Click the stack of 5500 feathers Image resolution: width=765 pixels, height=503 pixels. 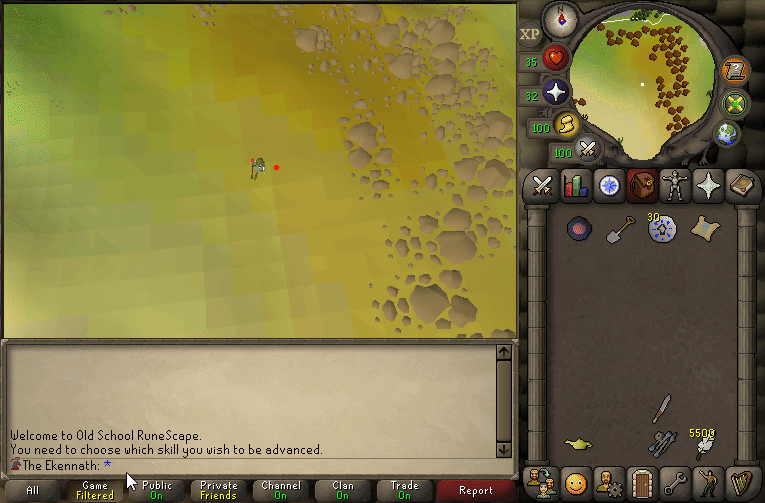pyautogui.click(x=703, y=443)
